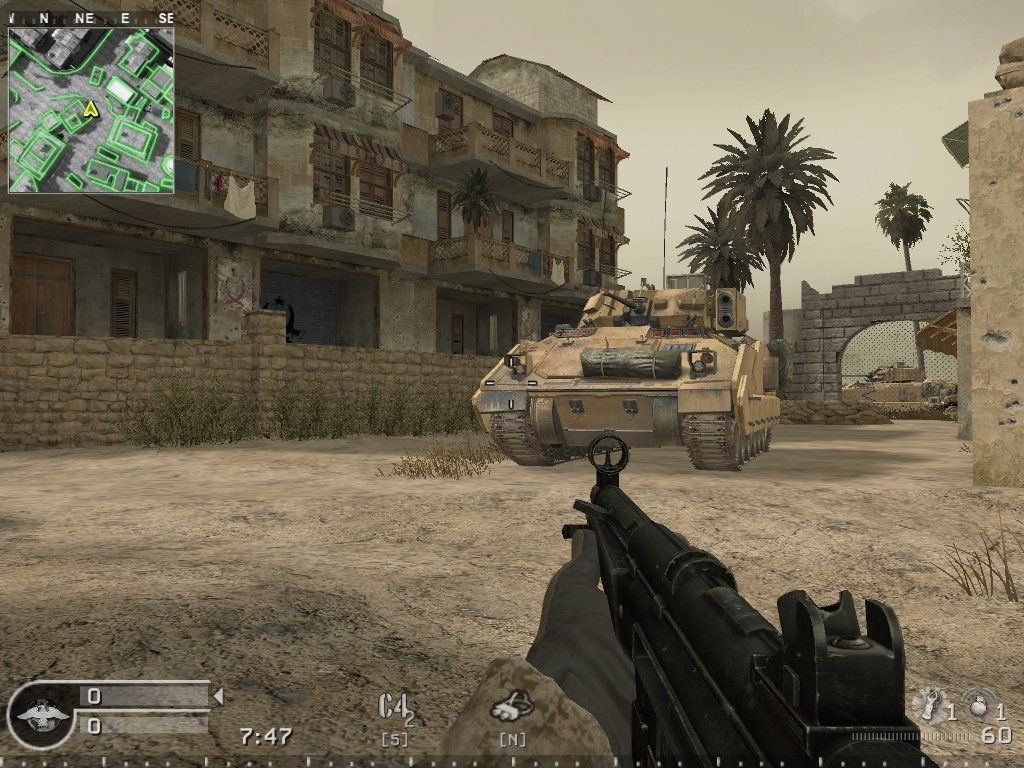Screen dimensions: 1024x768
Task: Click the team faction emblem
Action: (x=40, y=714)
